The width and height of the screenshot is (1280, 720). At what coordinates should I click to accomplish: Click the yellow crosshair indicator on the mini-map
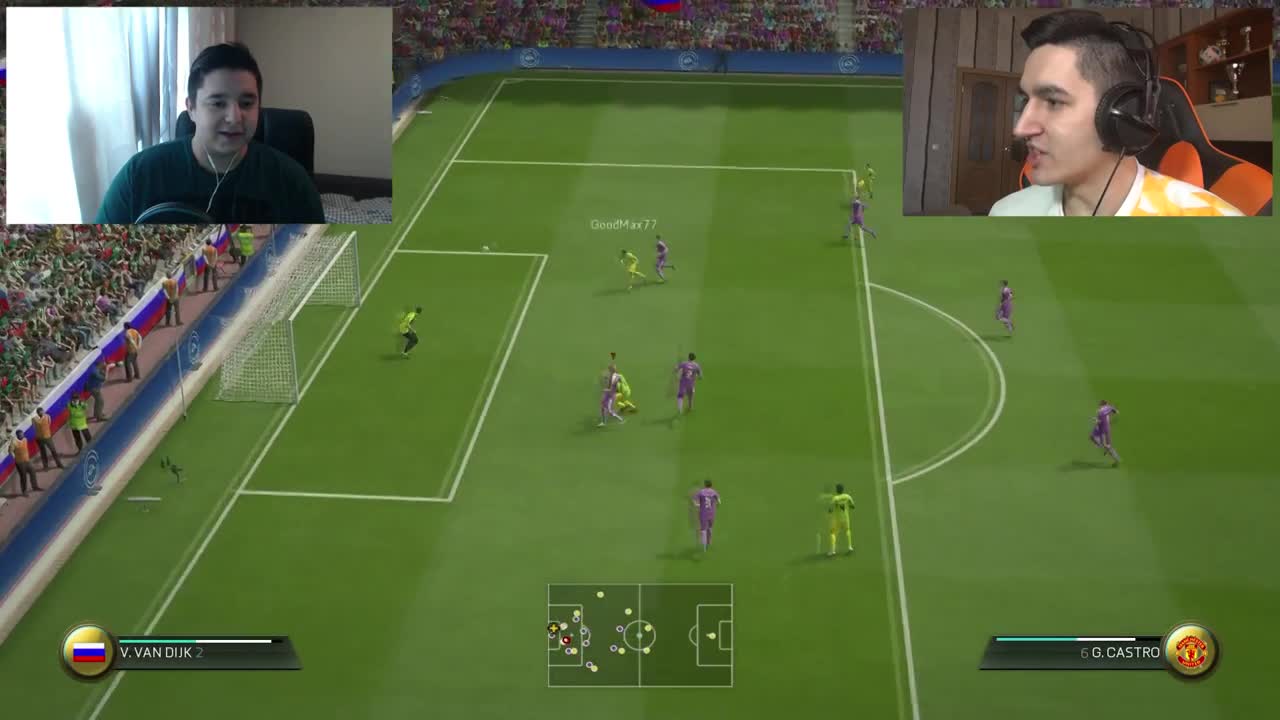(554, 628)
